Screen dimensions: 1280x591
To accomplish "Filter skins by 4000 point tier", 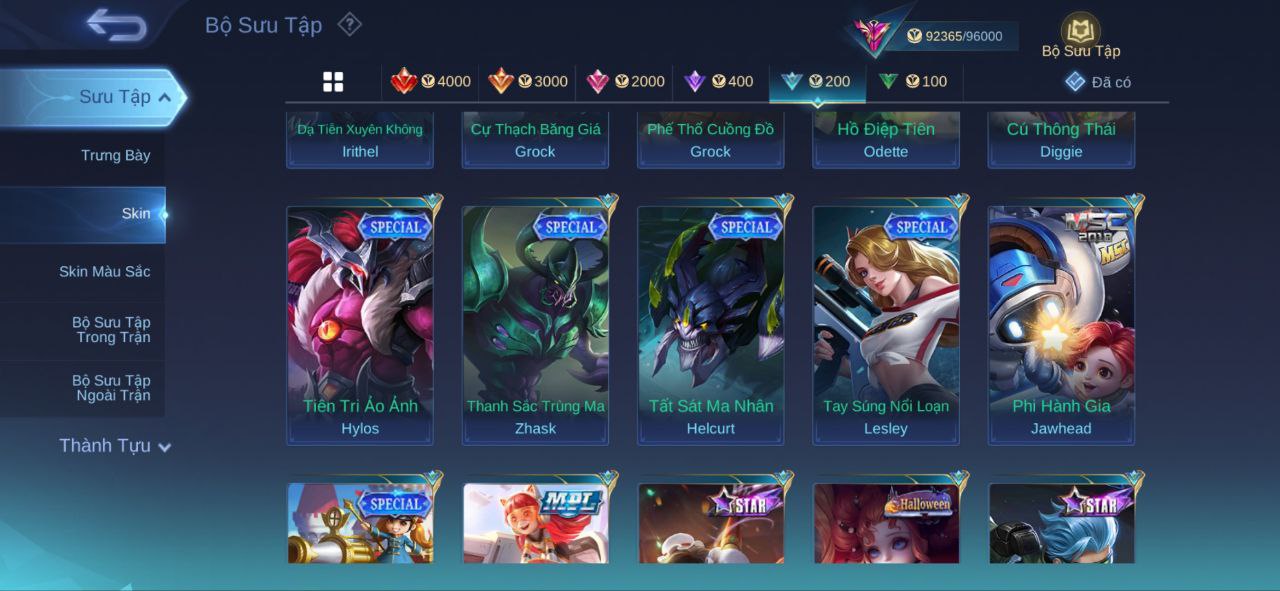I will coord(431,82).
